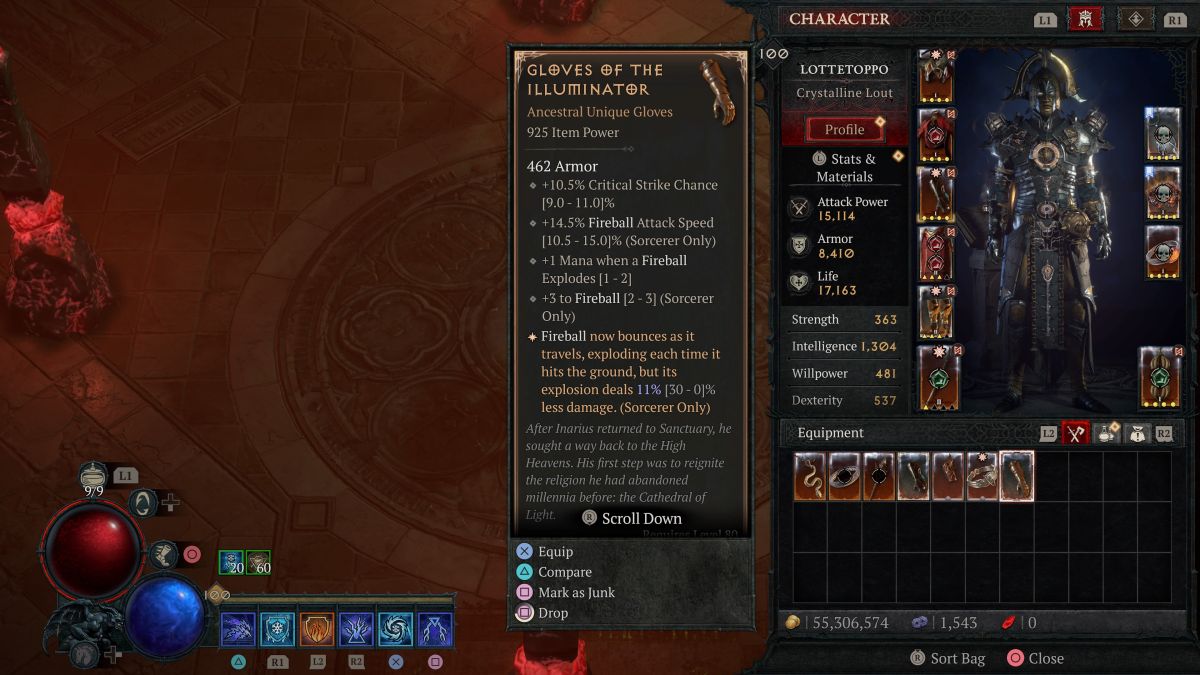Viewport: 1200px width, 675px height.
Task: Select the silver ring in the bag
Action: click(982, 476)
